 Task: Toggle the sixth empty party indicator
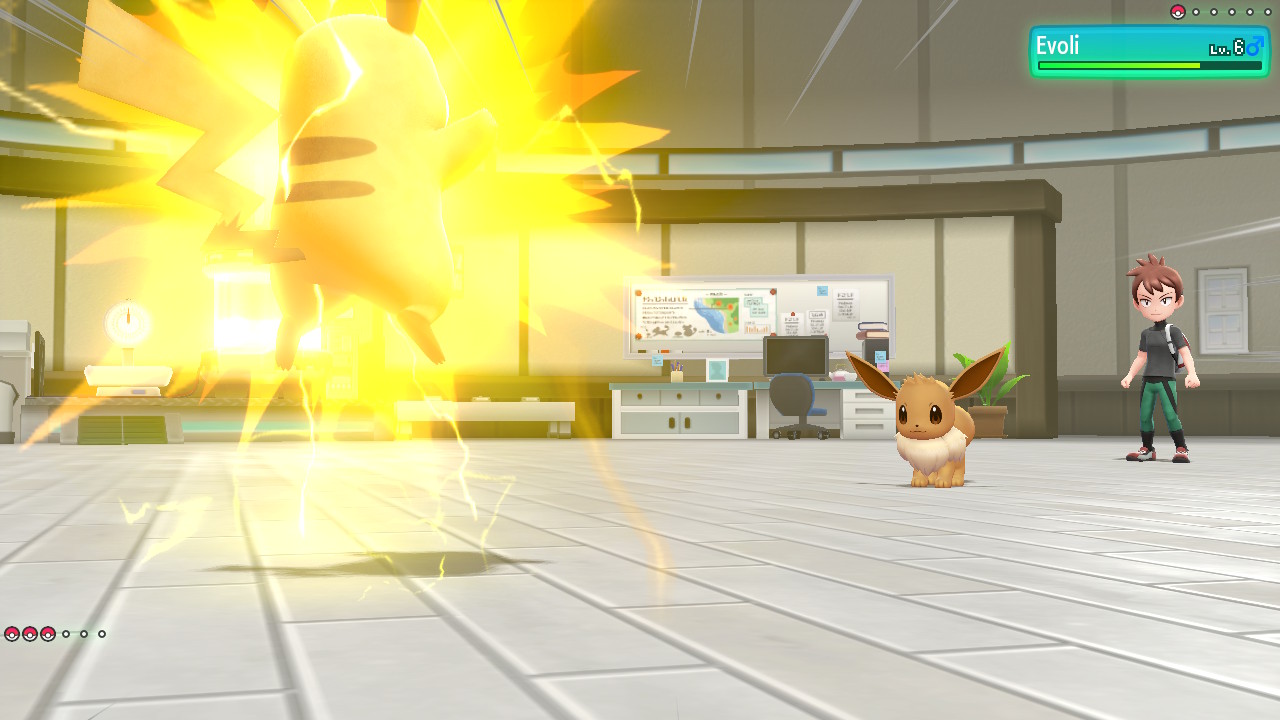[101, 634]
